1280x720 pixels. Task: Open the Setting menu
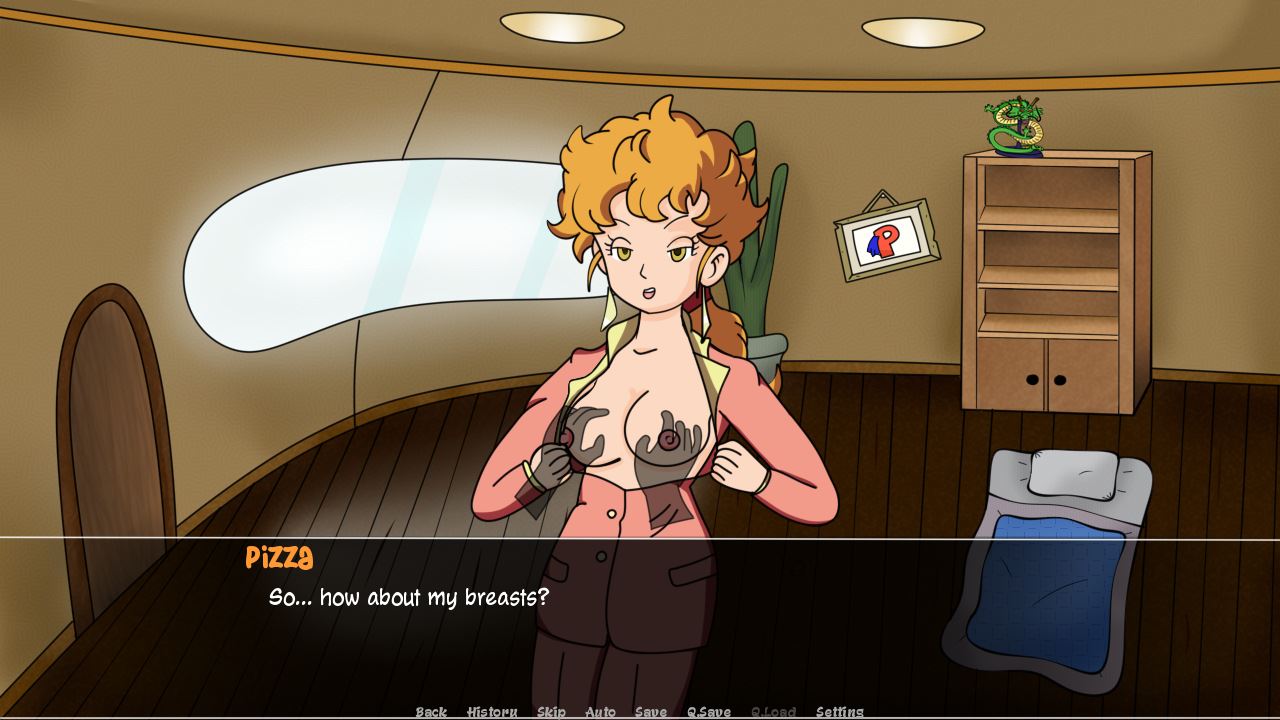coord(840,712)
